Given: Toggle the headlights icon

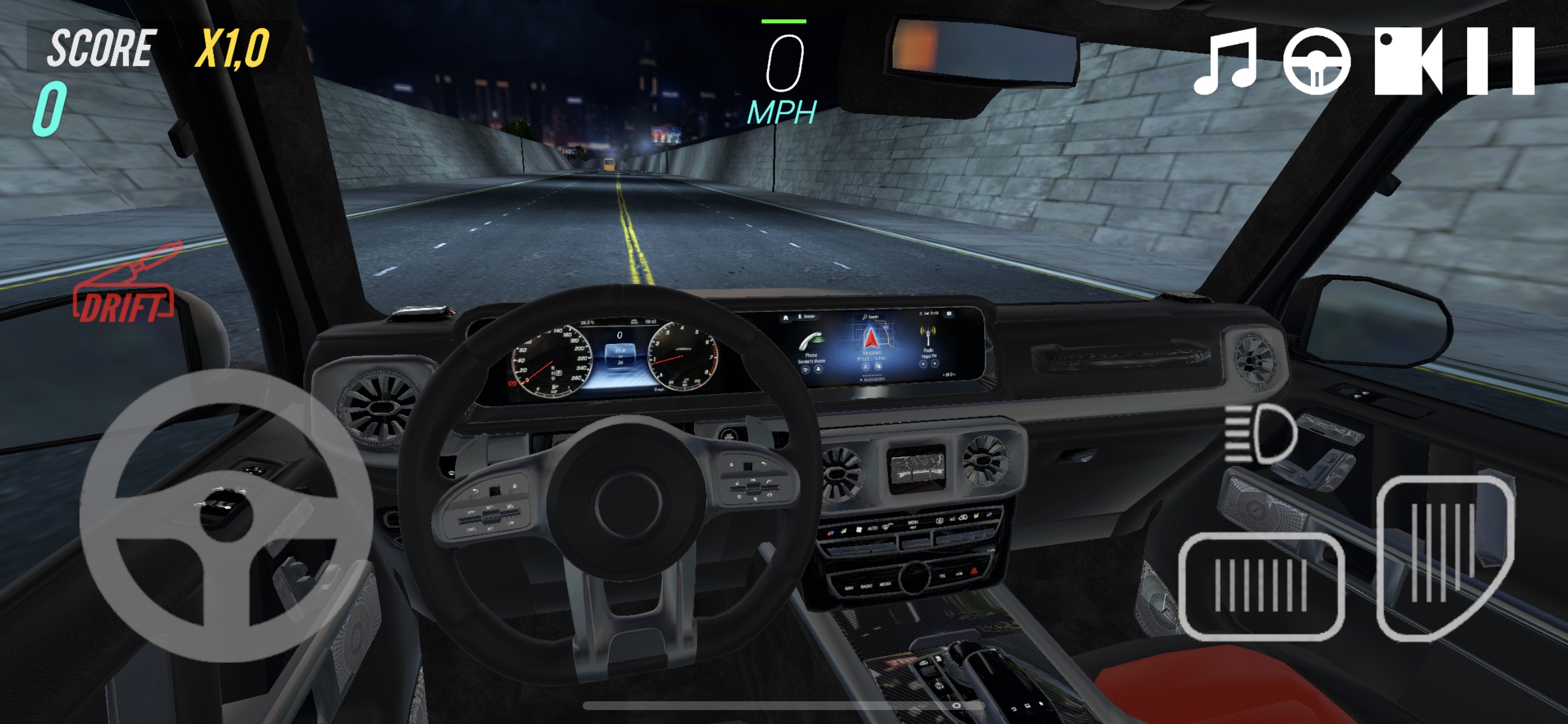Looking at the screenshot, I should tap(1261, 434).
